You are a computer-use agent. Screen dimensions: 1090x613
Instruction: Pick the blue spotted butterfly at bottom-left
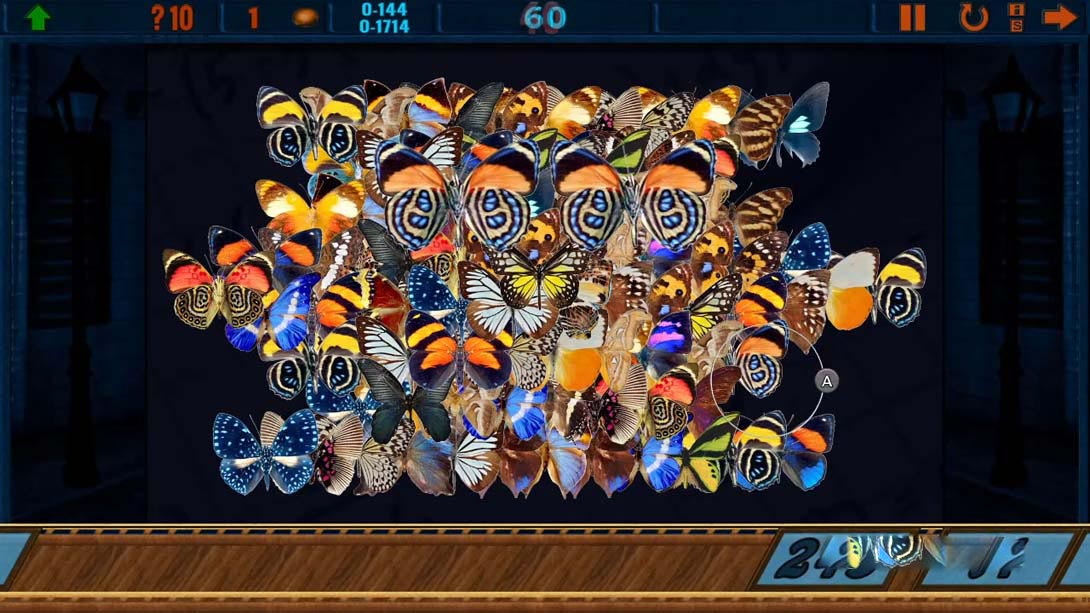click(265, 448)
